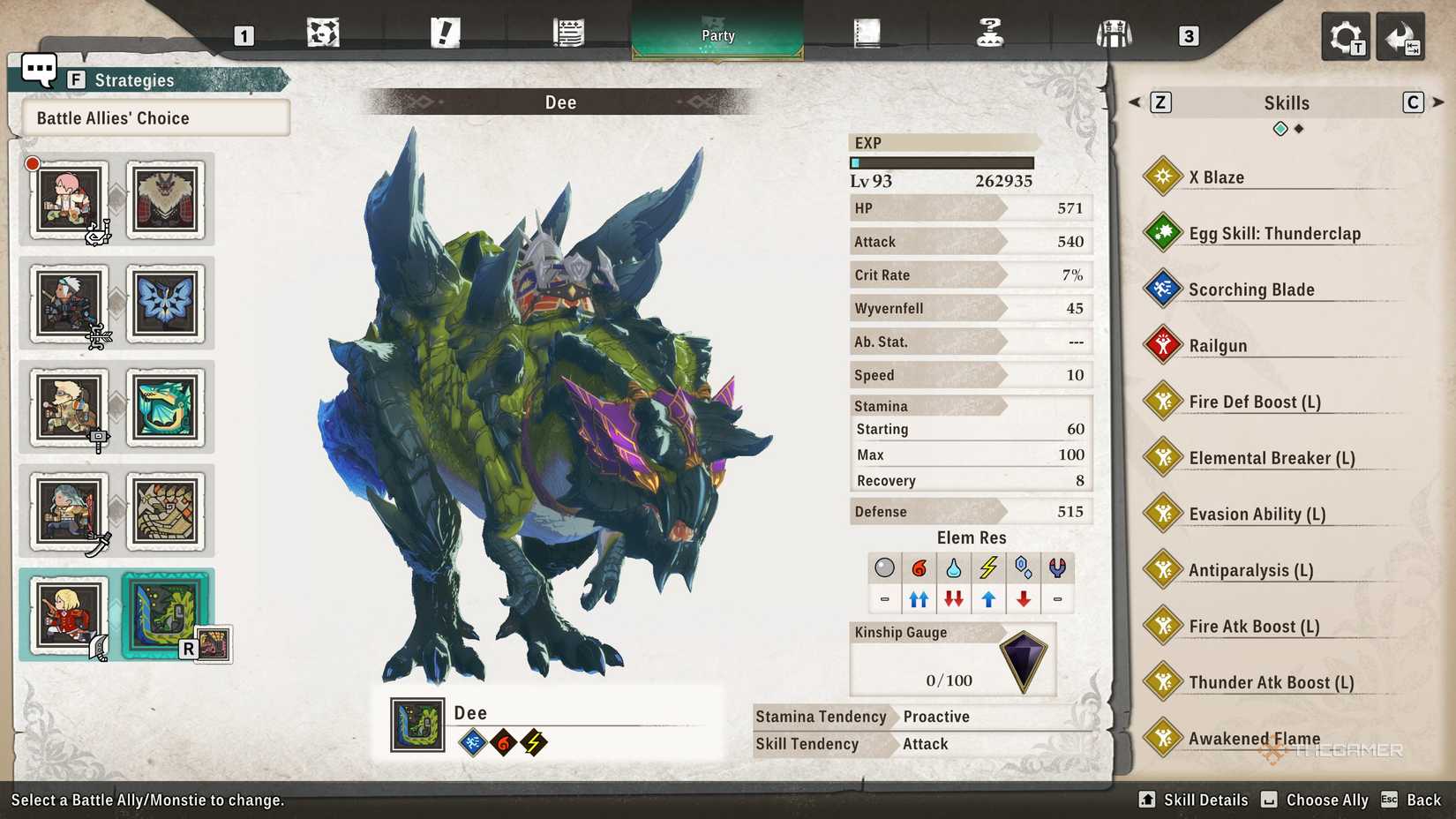Select the blue butterfly monstie portrait

coord(167,303)
